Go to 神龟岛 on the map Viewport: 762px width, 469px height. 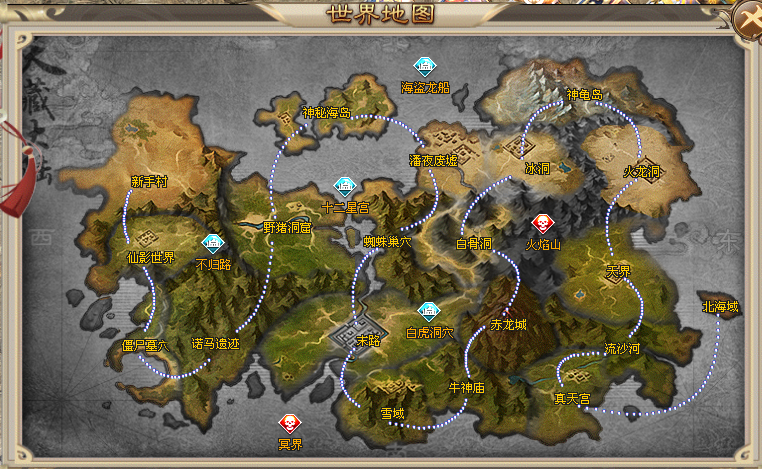click(x=585, y=95)
